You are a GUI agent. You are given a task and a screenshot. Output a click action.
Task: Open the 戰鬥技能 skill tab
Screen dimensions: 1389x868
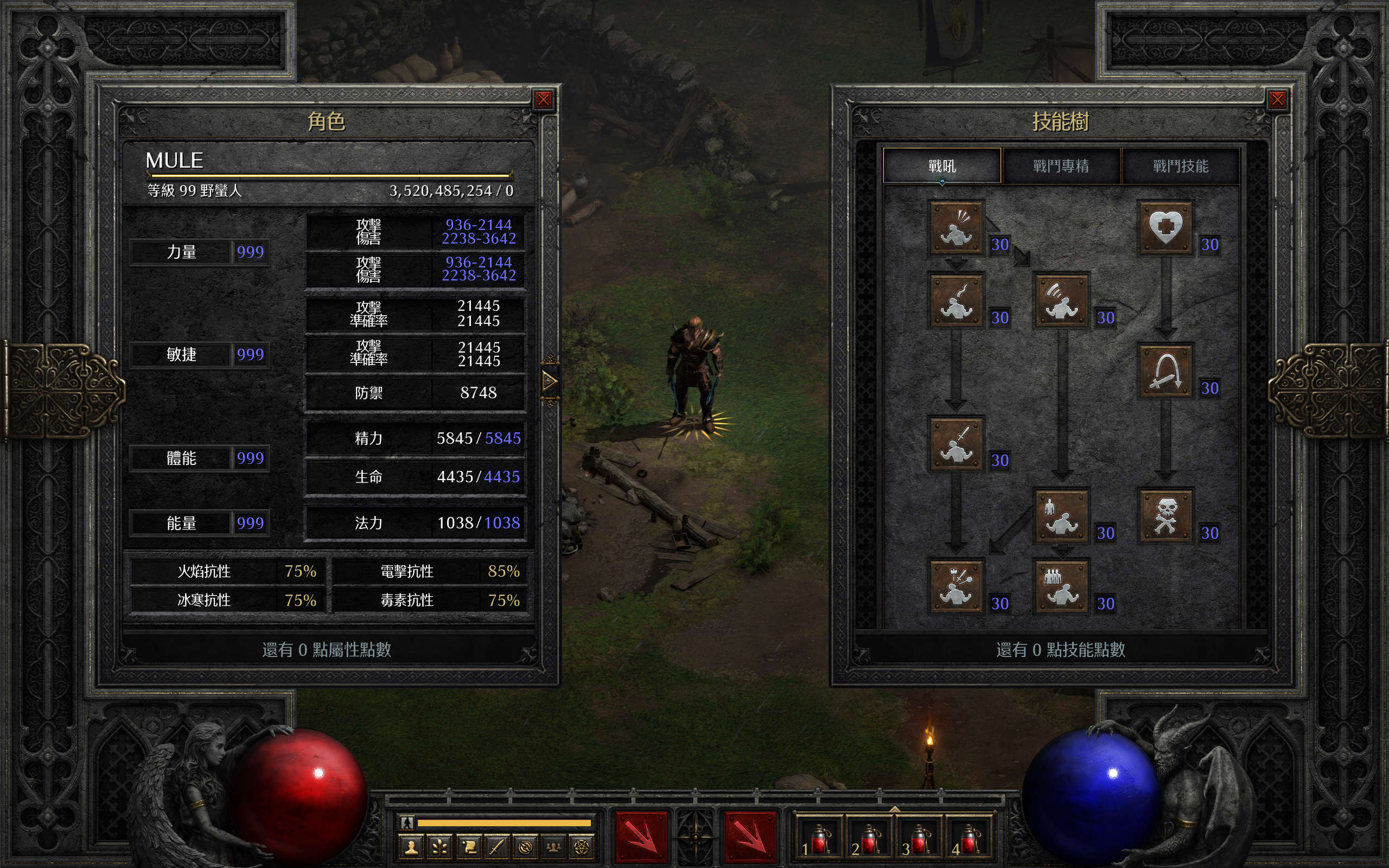point(1180,166)
